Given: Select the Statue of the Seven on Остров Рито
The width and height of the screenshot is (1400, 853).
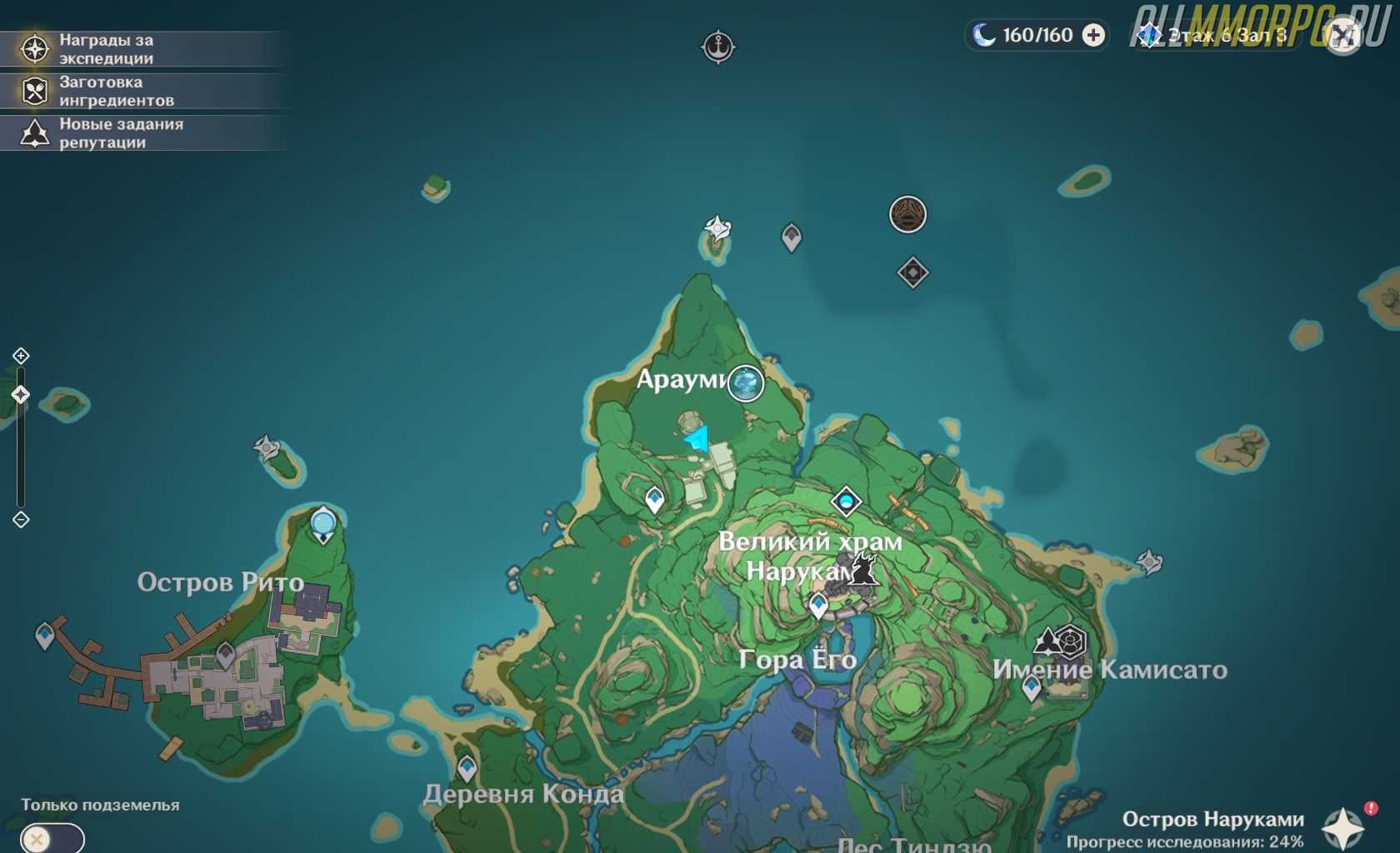Looking at the screenshot, I should (x=323, y=525).
